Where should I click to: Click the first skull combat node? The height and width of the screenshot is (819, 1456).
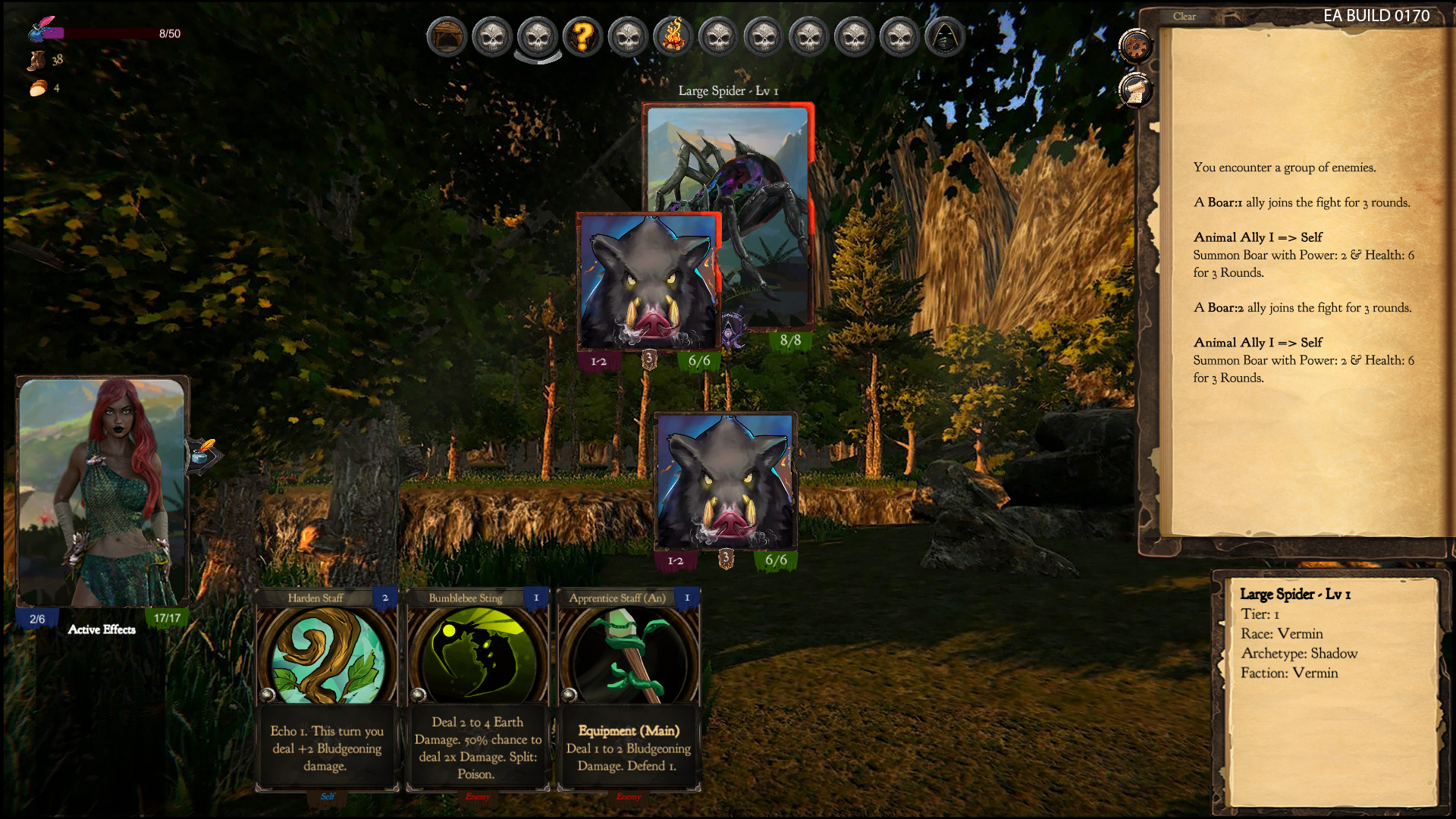pyautogui.click(x=491, y=36)
